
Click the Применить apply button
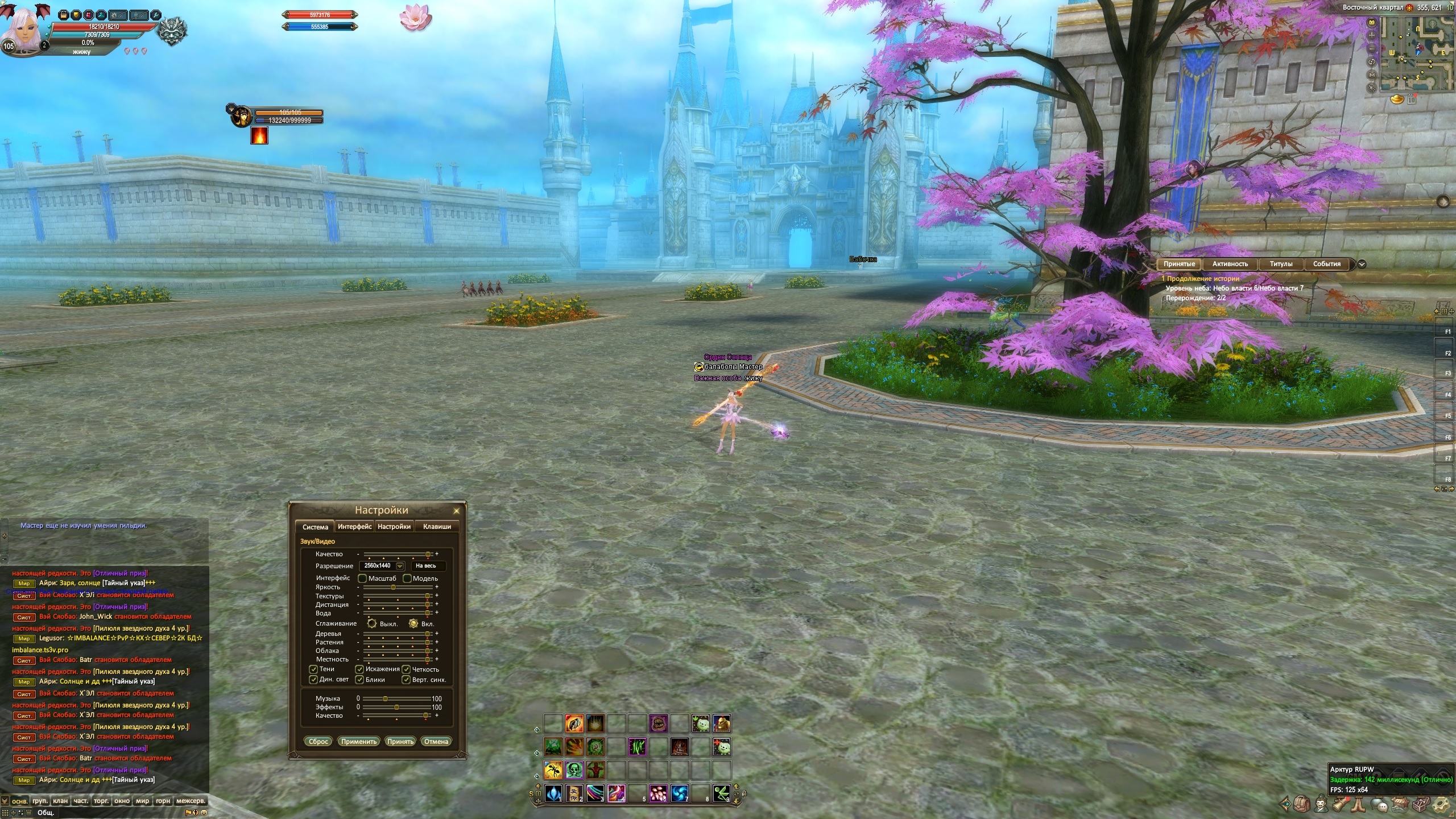click(359, 741)
